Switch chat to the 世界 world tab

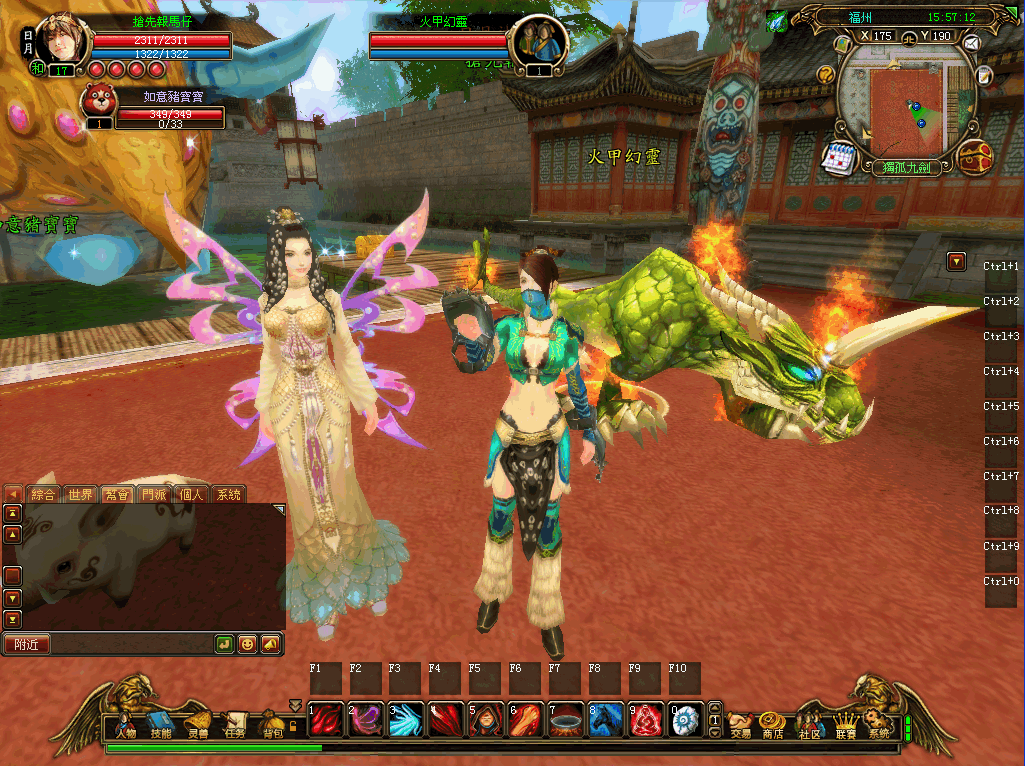pos(80,494)
